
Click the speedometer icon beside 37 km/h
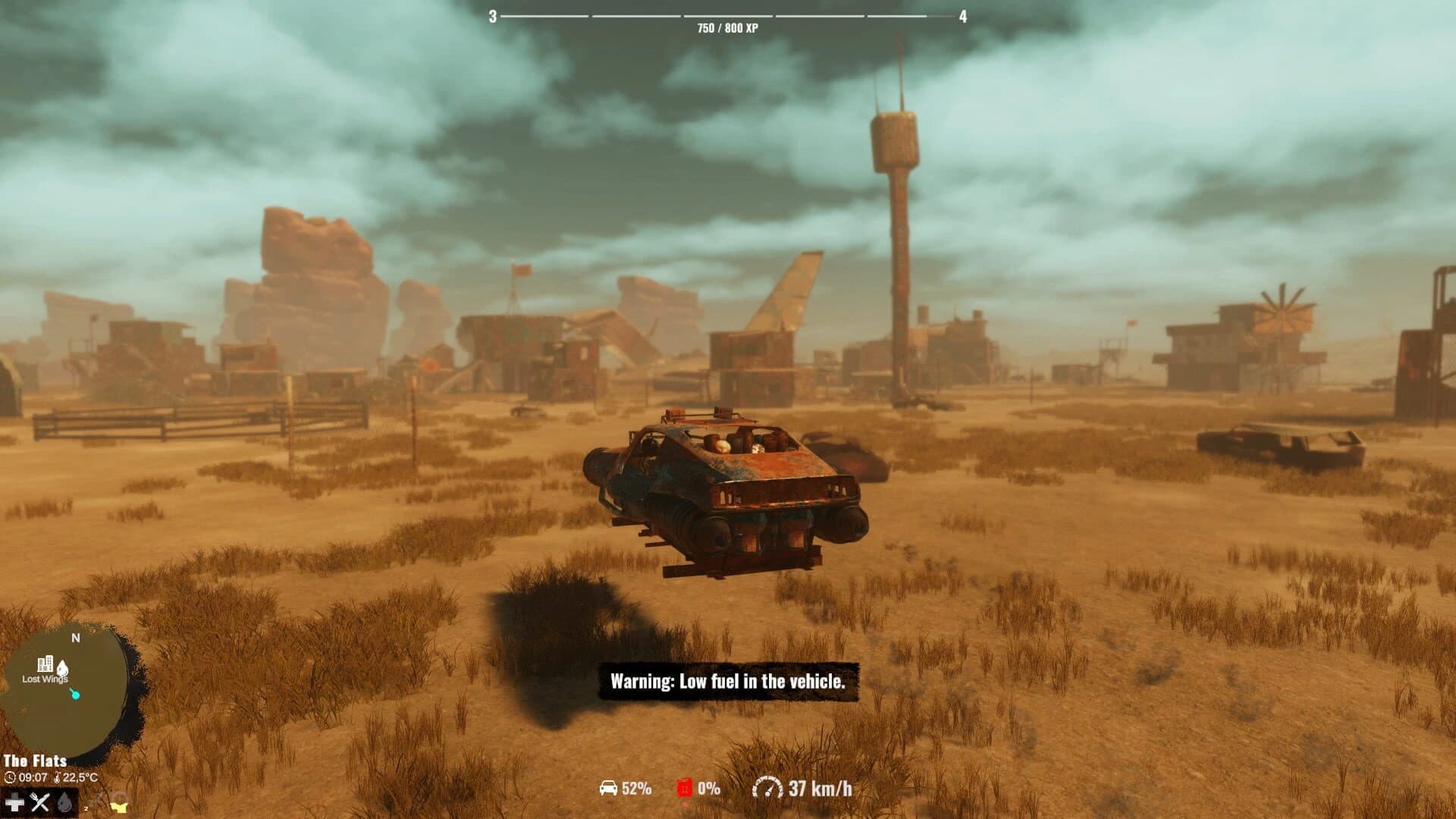767,787
